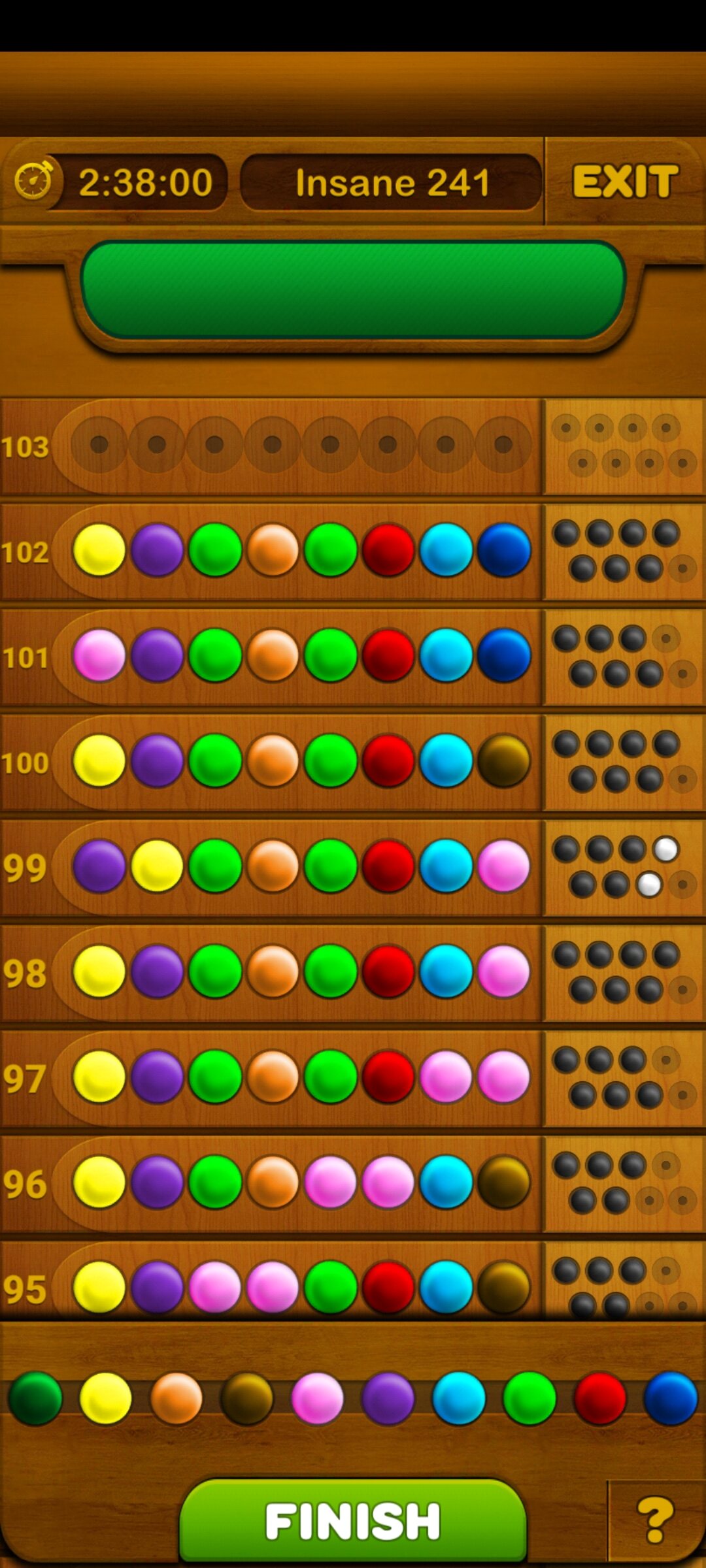706x1568 pixels.
Task: Select the brown ball in row 100
Action: click(503, 760)
